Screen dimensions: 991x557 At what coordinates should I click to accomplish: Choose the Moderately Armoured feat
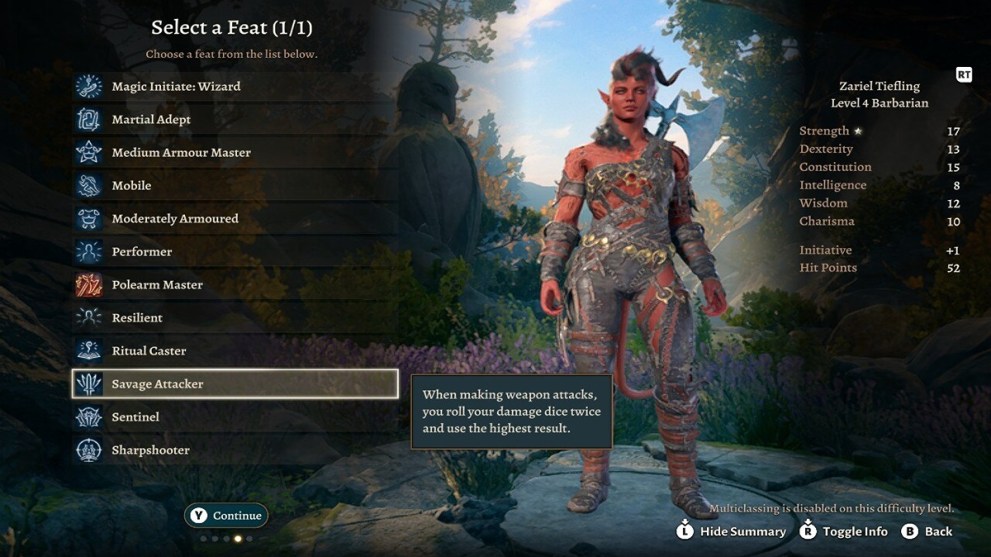[x=175, y=219]
